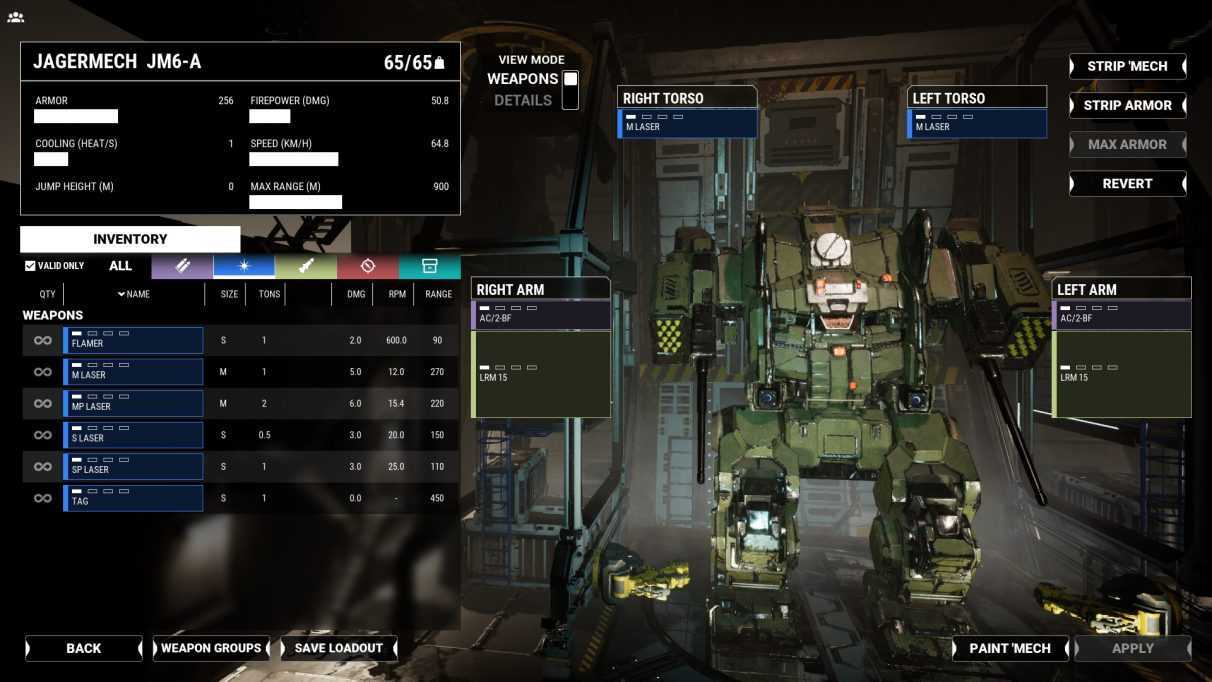
Task: Select the Right Torso M Laser slot
Action: 688,123
